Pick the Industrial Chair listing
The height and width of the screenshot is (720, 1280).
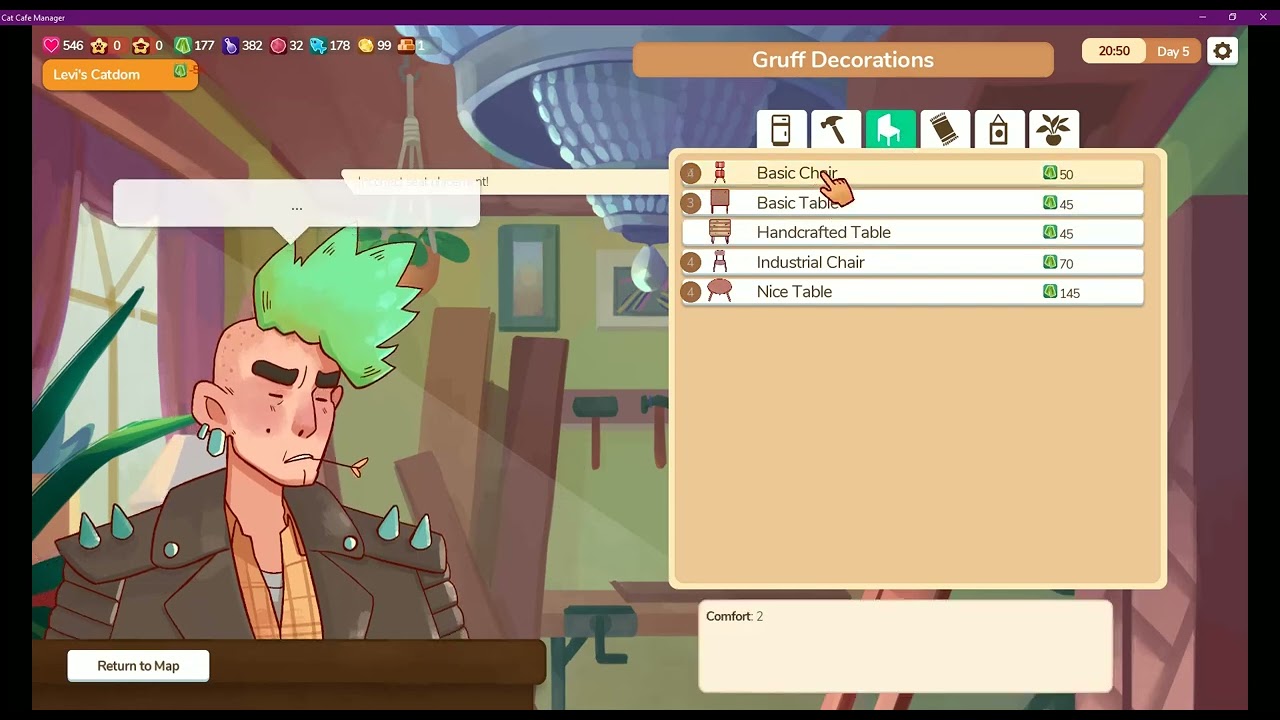point(911,262)
